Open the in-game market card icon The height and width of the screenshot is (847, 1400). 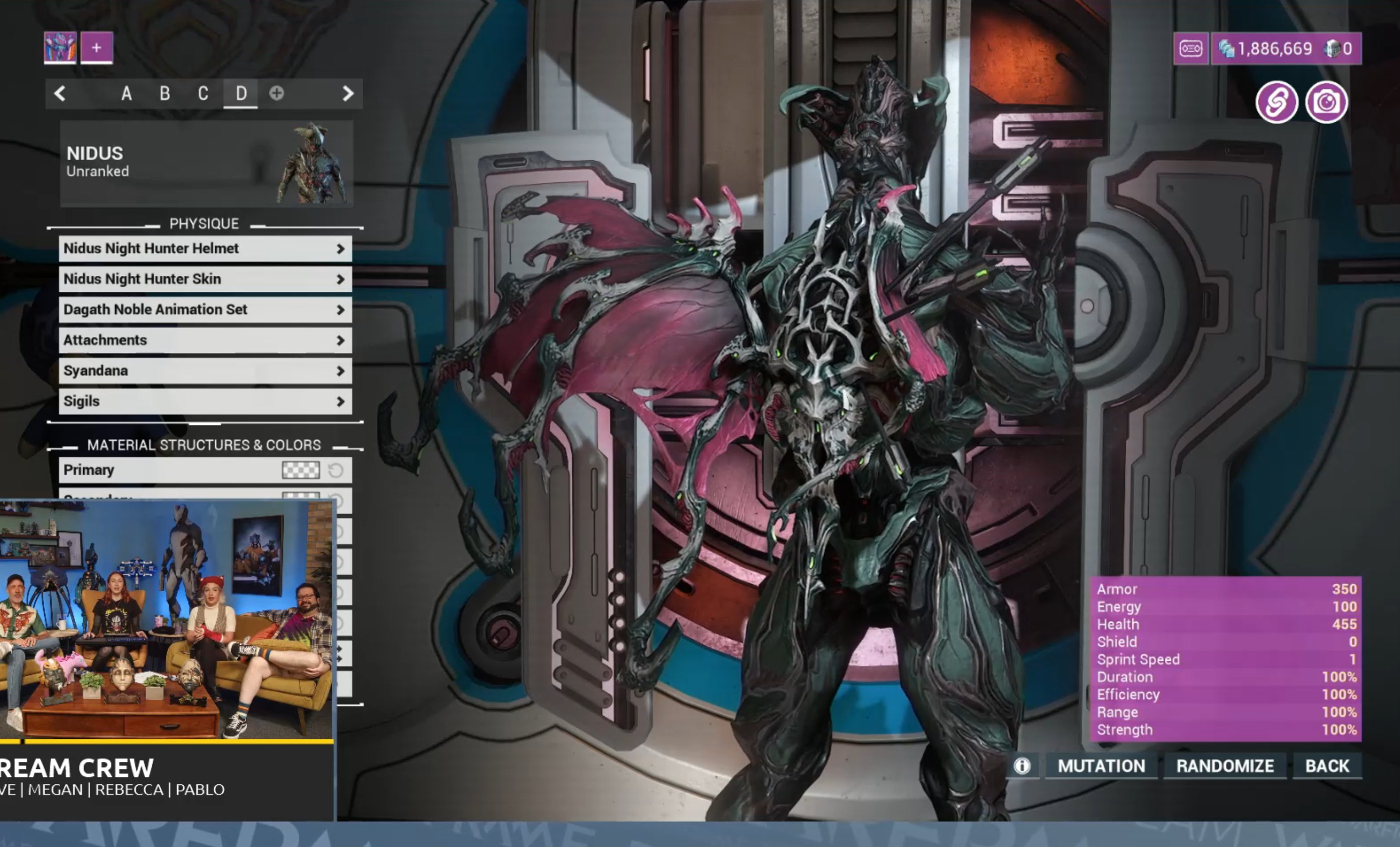[x=1191, y=49]
